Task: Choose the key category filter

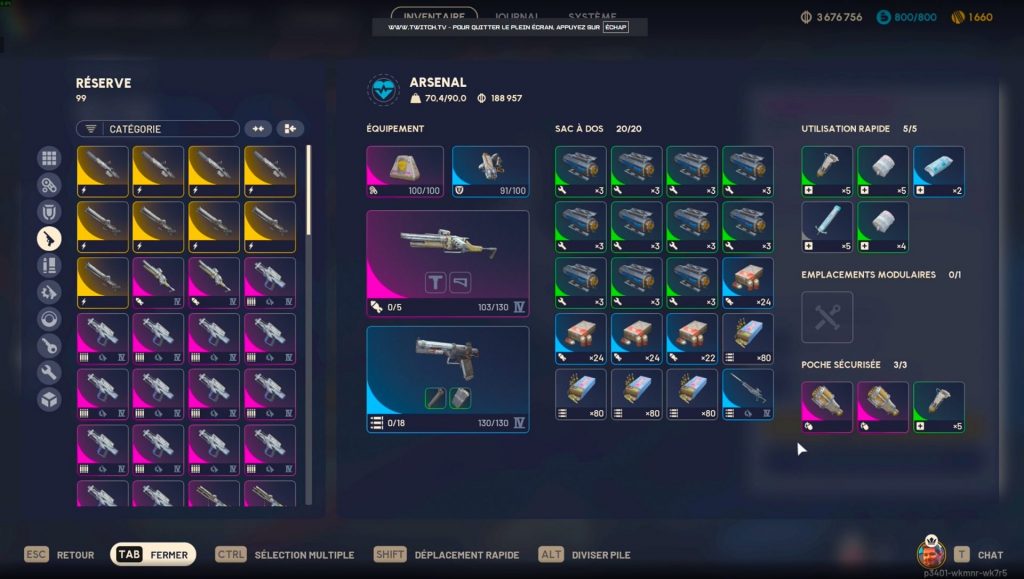Action: (49, 346)
